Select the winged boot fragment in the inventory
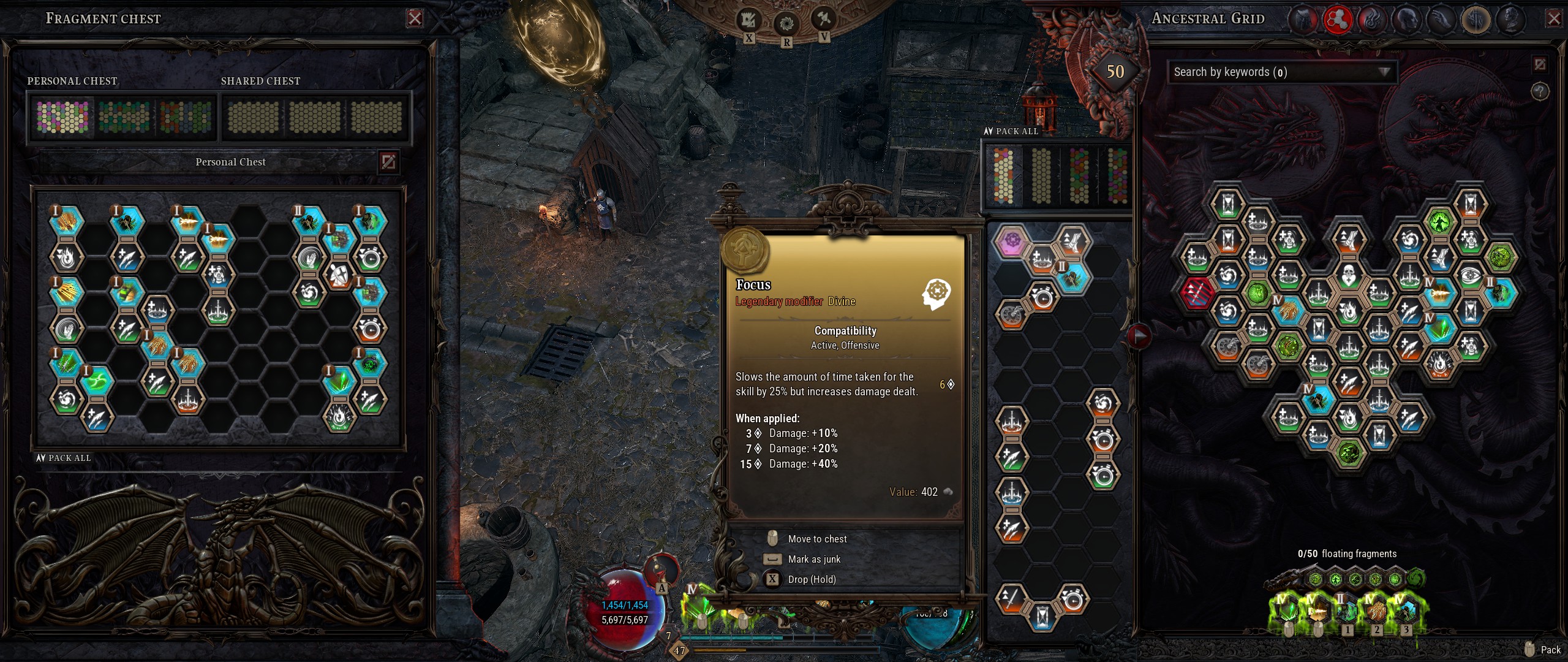1568x662 pixels. (x=1072, y=240)
